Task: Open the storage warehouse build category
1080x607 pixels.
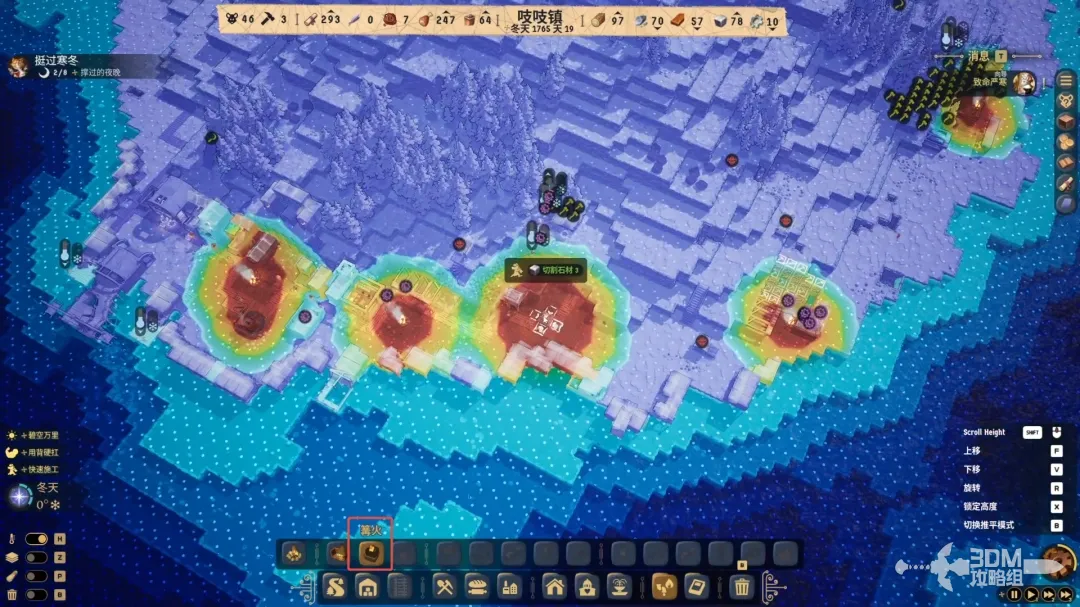Action: tap(367, 587)
